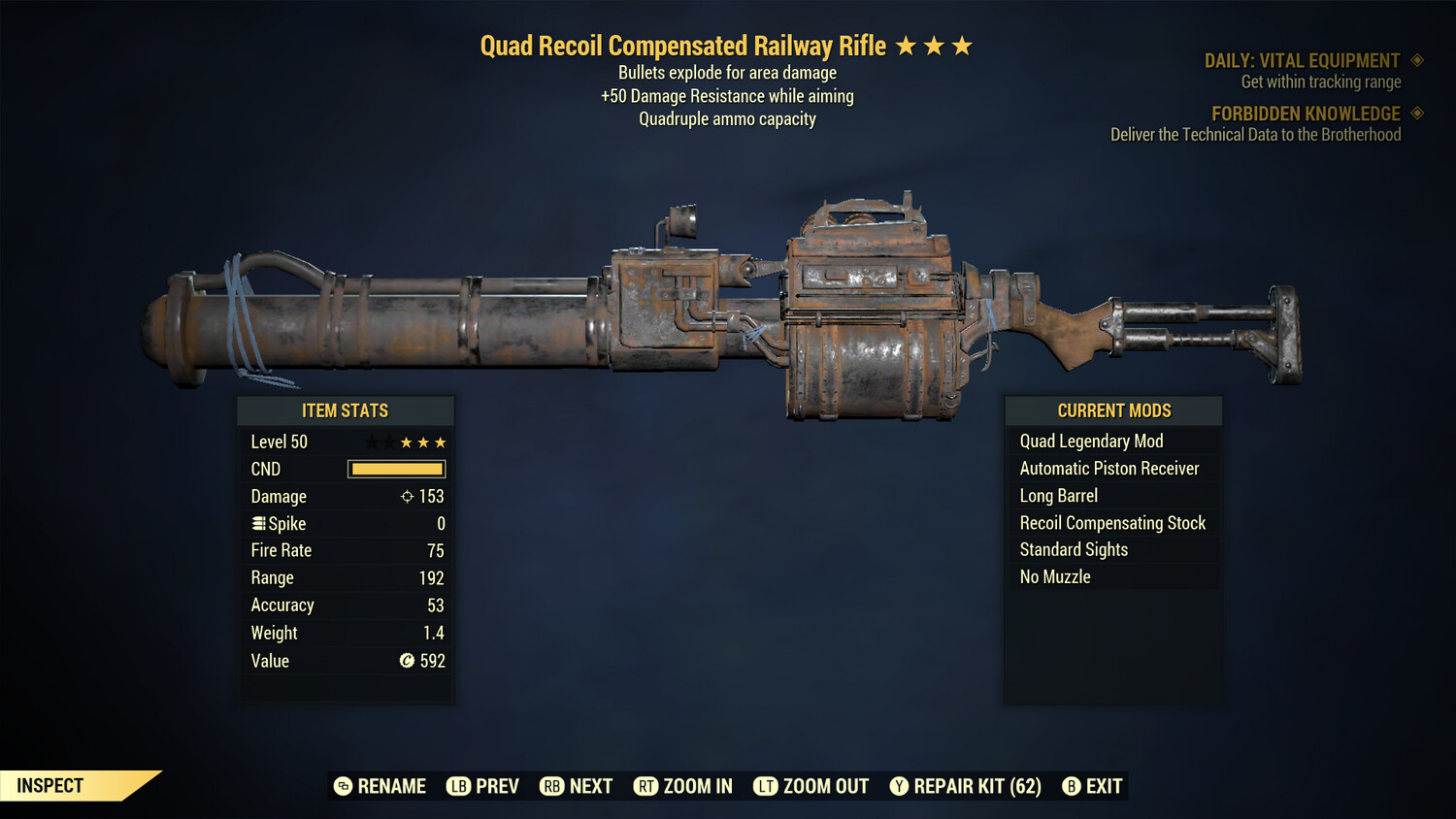Click the RT controller icon for Zoom In

pos(645,786)
